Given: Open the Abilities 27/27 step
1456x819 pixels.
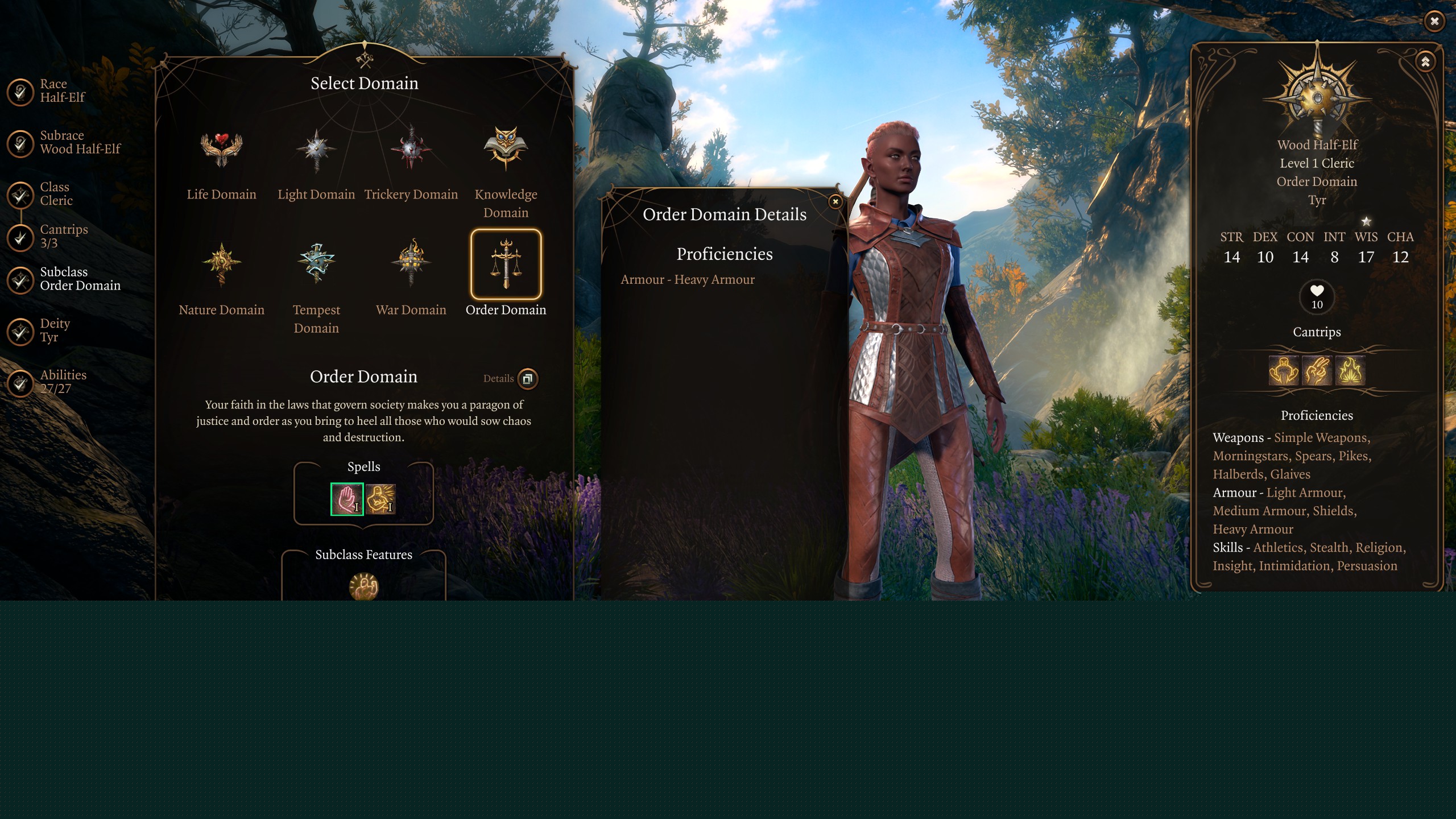Looking at the screenshot, I should [x=21, y=382].
